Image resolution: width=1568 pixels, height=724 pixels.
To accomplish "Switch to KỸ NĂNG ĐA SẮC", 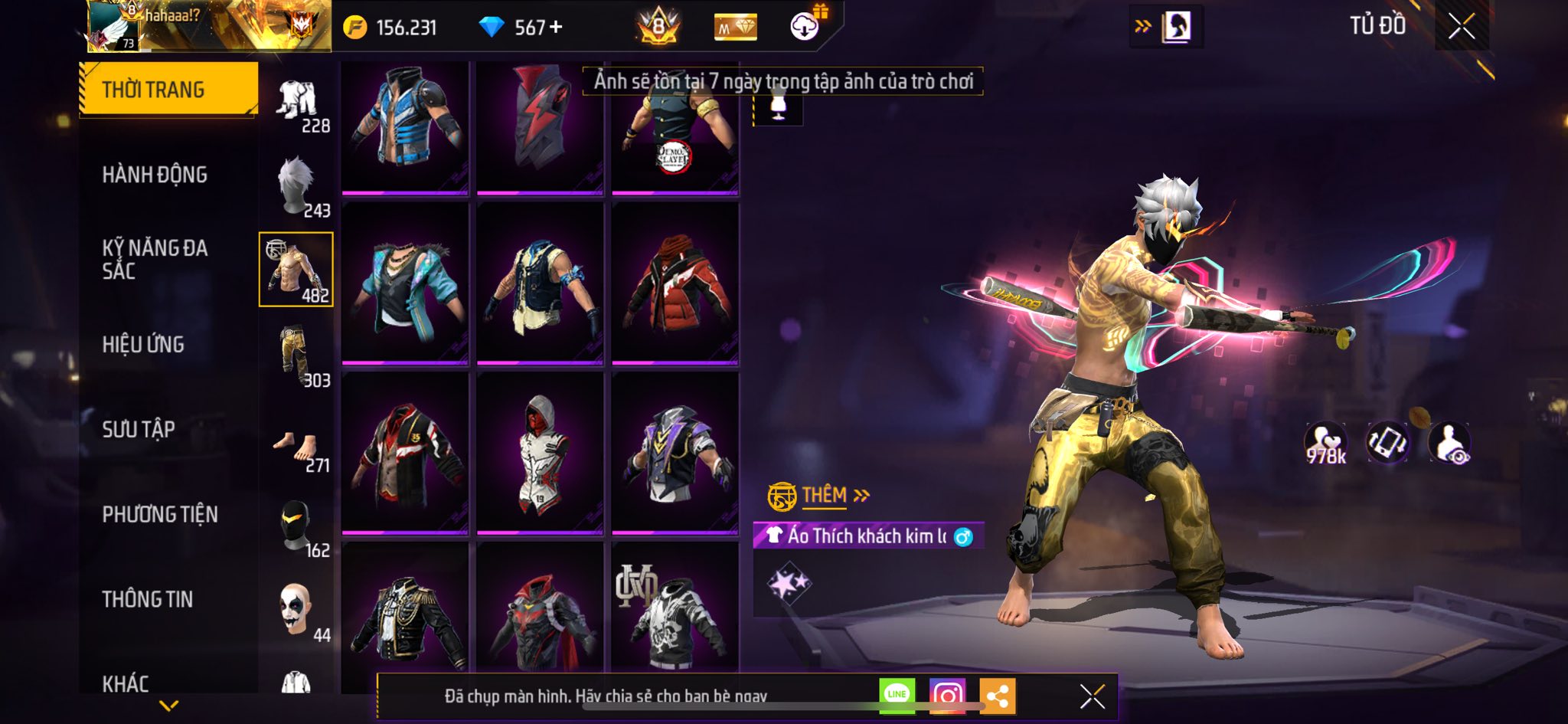I will (x=155, y=259).
